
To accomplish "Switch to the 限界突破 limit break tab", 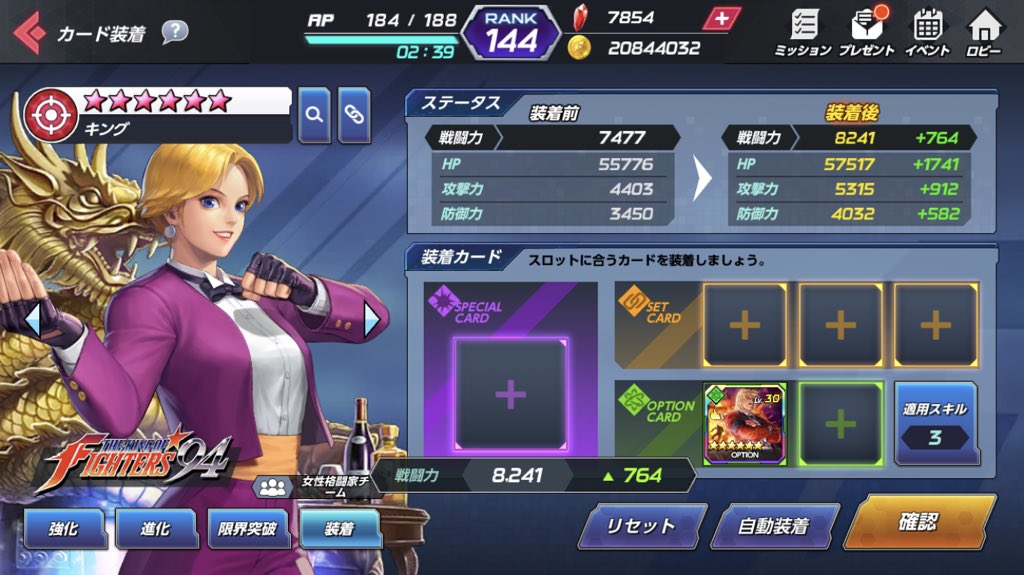I will pos(248,530).
